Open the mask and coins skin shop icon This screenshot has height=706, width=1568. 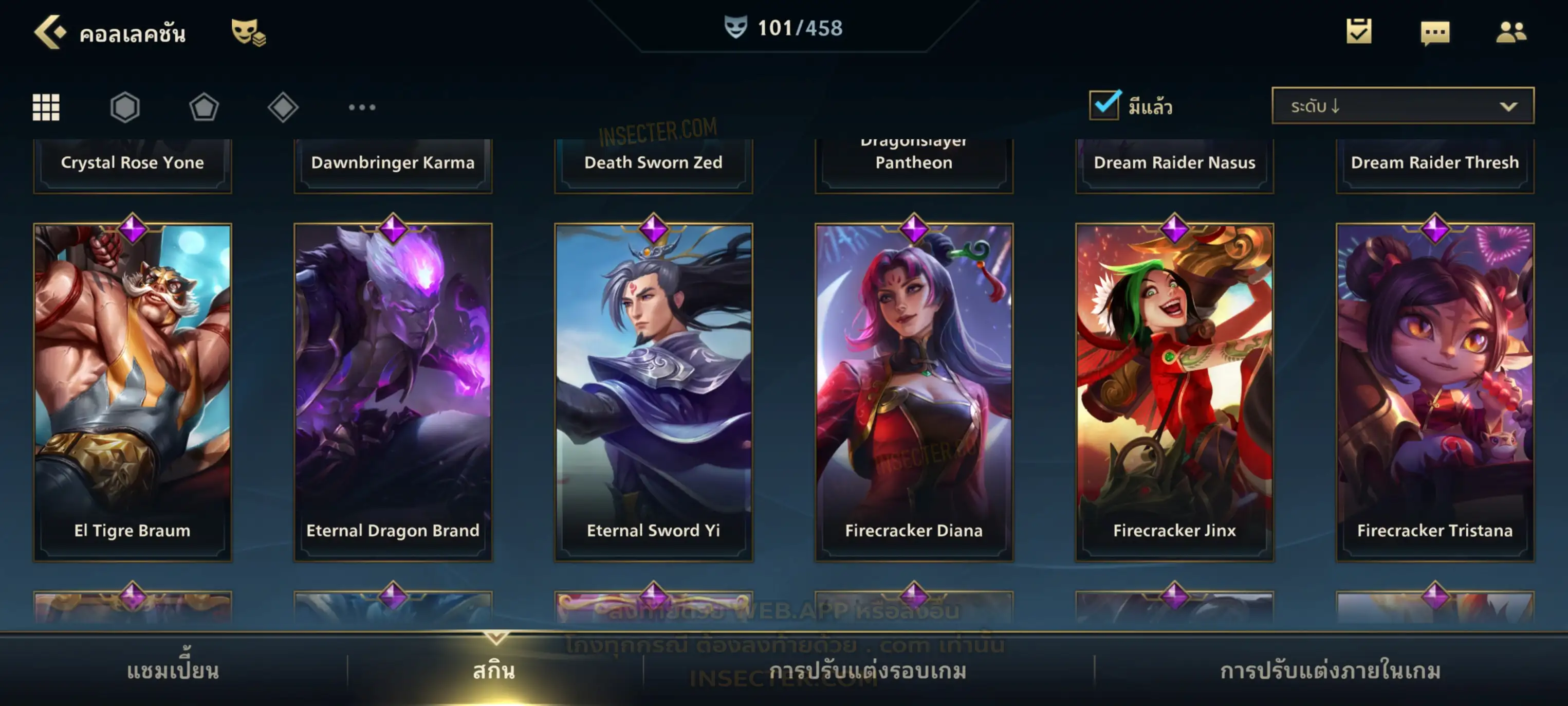tap(248, 32)
